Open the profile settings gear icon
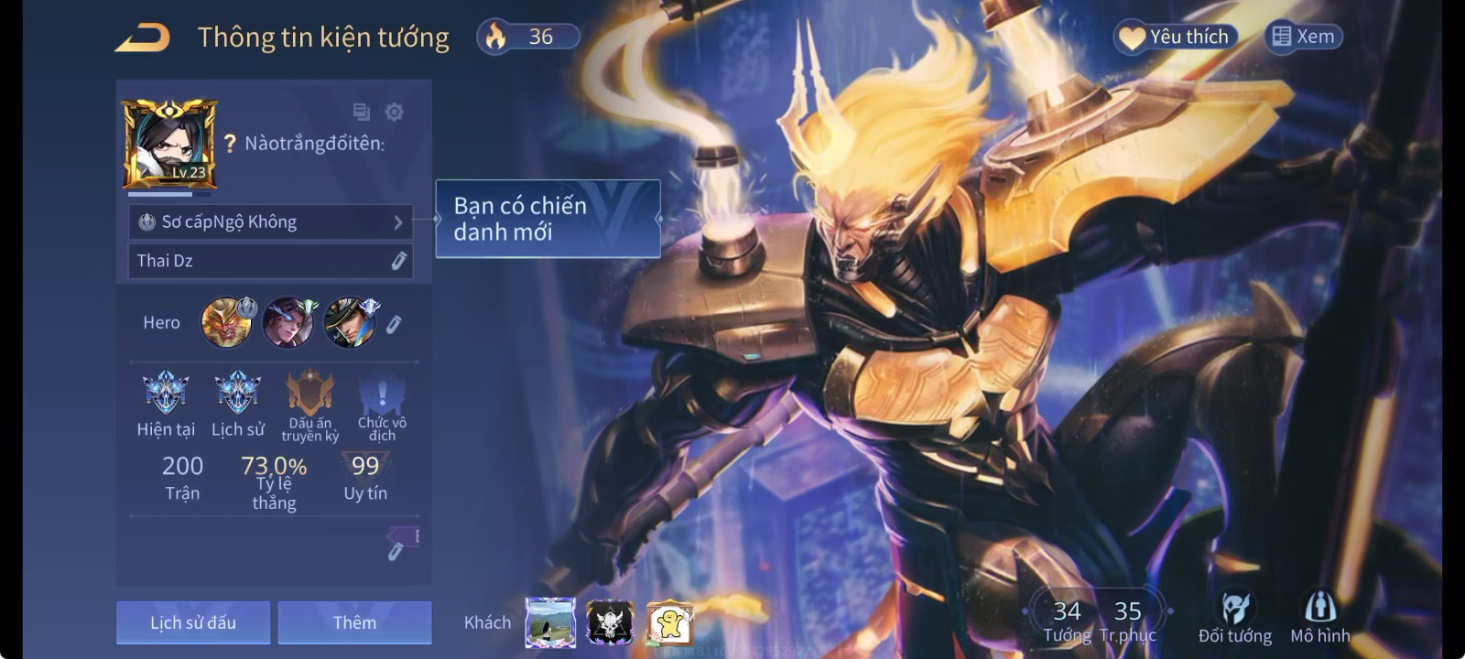Image resolution: width=1465 pixels, height=659 pixels. tap(394, 112)
